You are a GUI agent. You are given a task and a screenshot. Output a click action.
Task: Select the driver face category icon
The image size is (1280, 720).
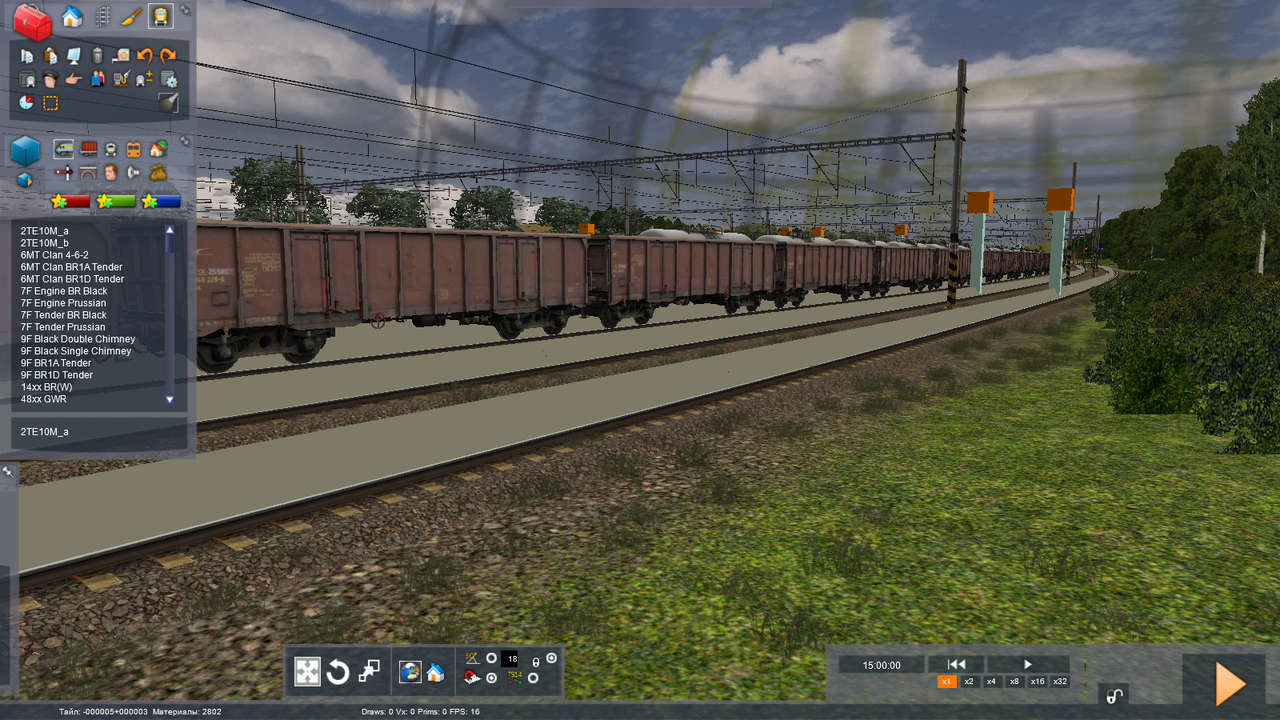(x=111, y=172)
